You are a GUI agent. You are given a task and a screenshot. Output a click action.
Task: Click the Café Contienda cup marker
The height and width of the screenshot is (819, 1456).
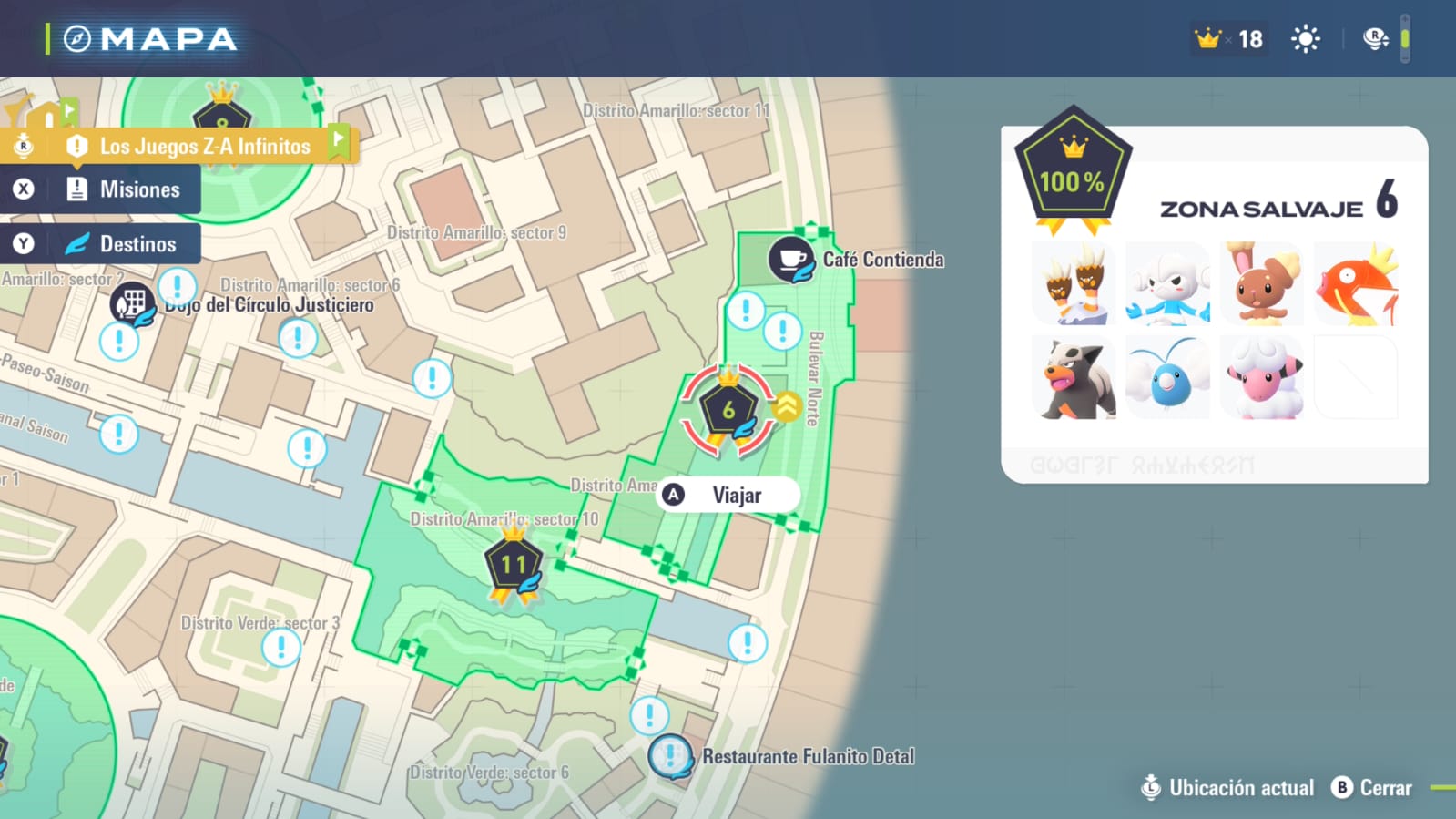790,259
